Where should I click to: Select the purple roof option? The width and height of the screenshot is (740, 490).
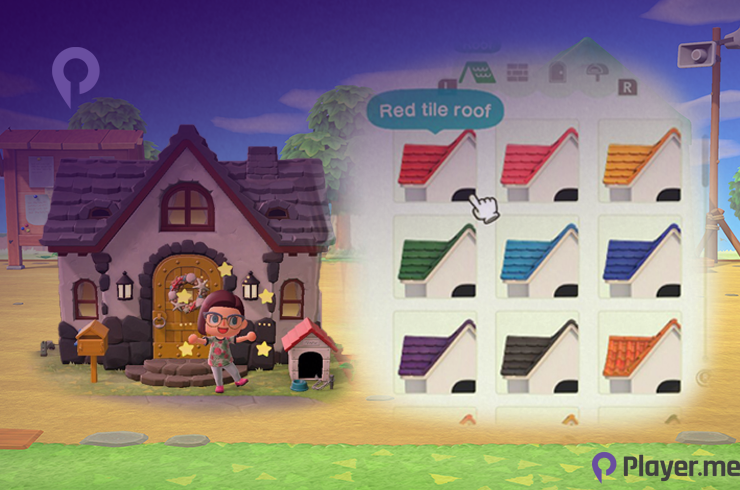pos(437,354)
